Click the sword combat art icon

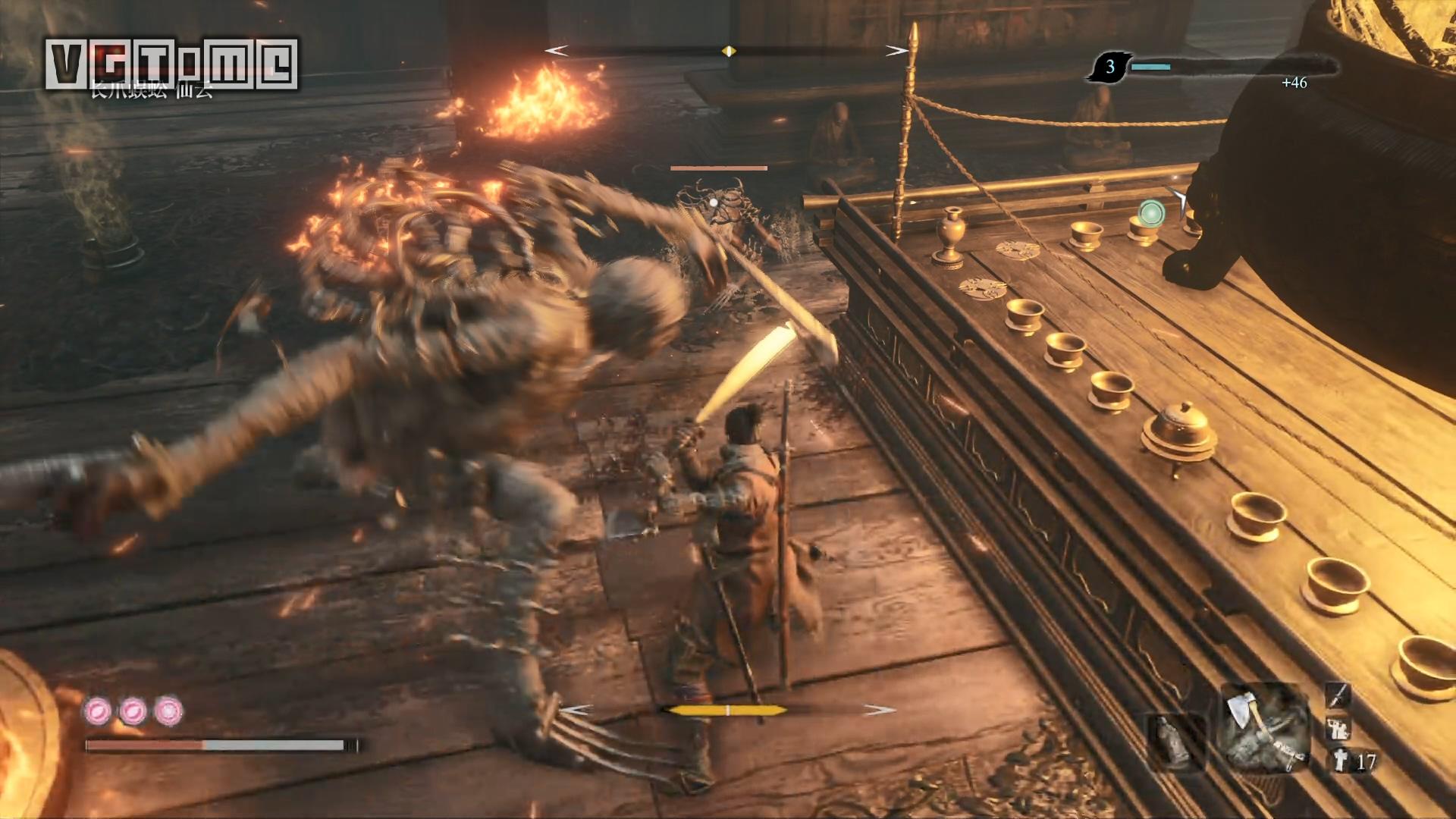[1338, 695]
